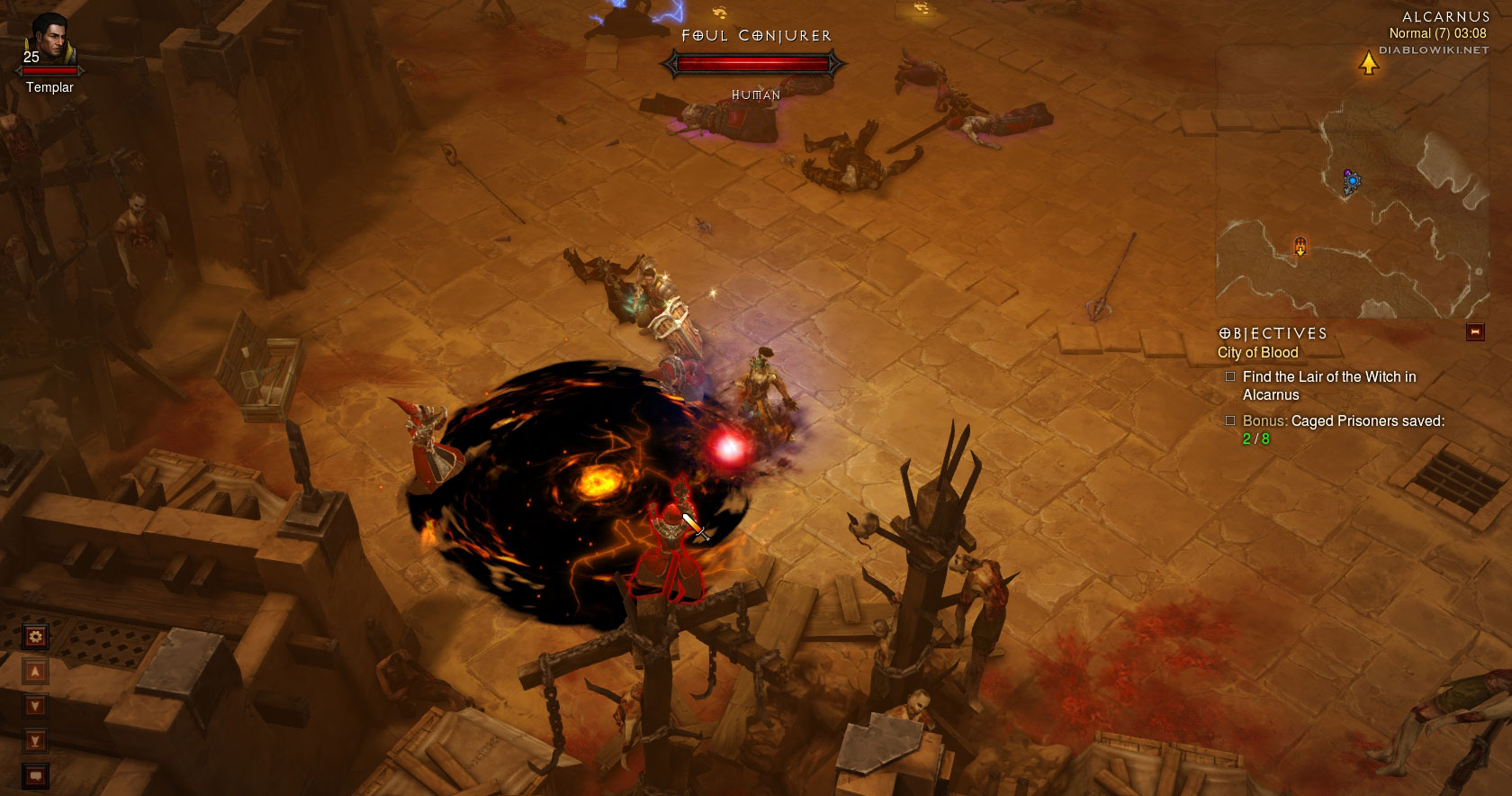Open the chat speech bubble button
This screenshot has height=796, width=1512.
[36, 774]
